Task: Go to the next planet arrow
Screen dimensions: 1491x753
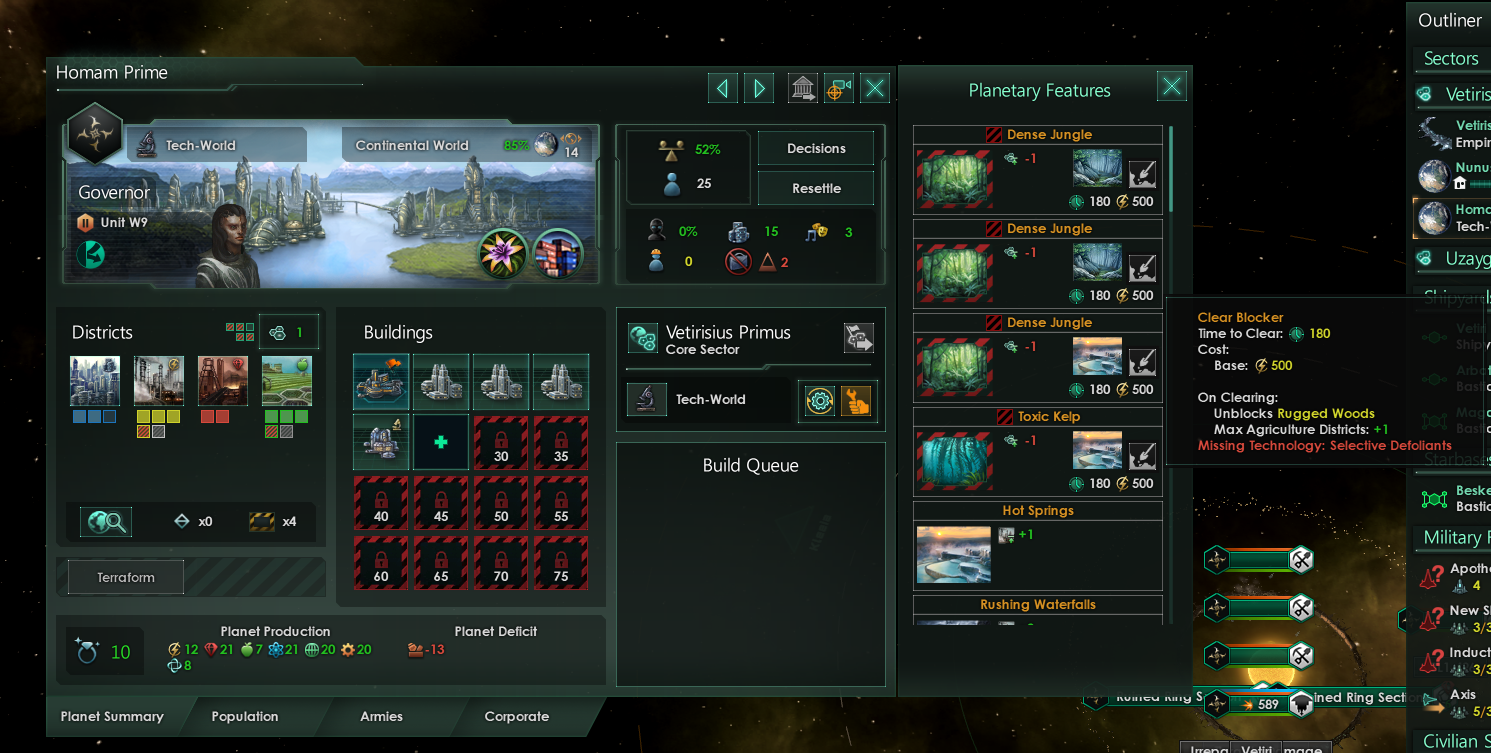Action: point(759,88)
